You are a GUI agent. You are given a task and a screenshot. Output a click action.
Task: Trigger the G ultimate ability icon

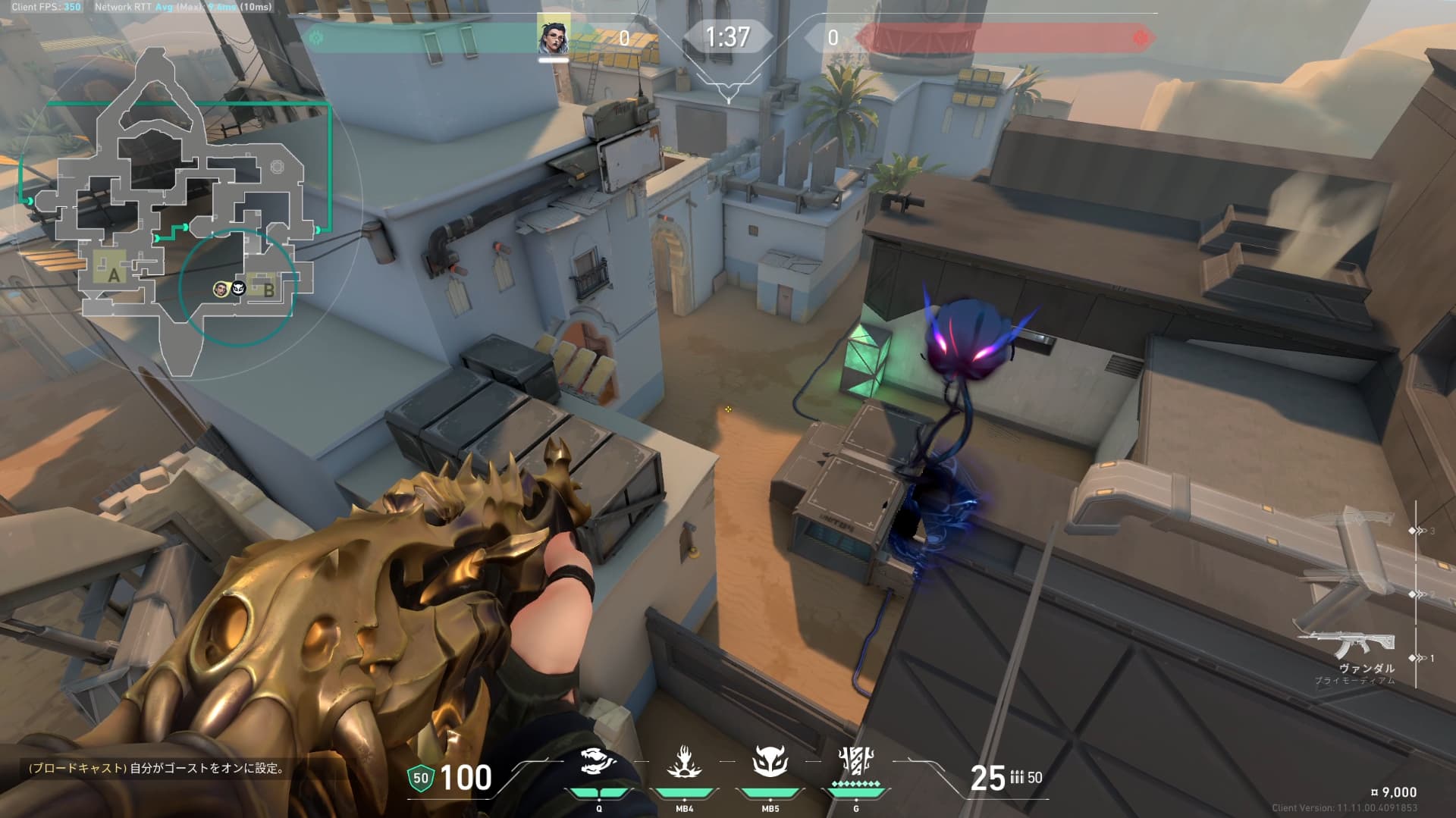(856, 762)
